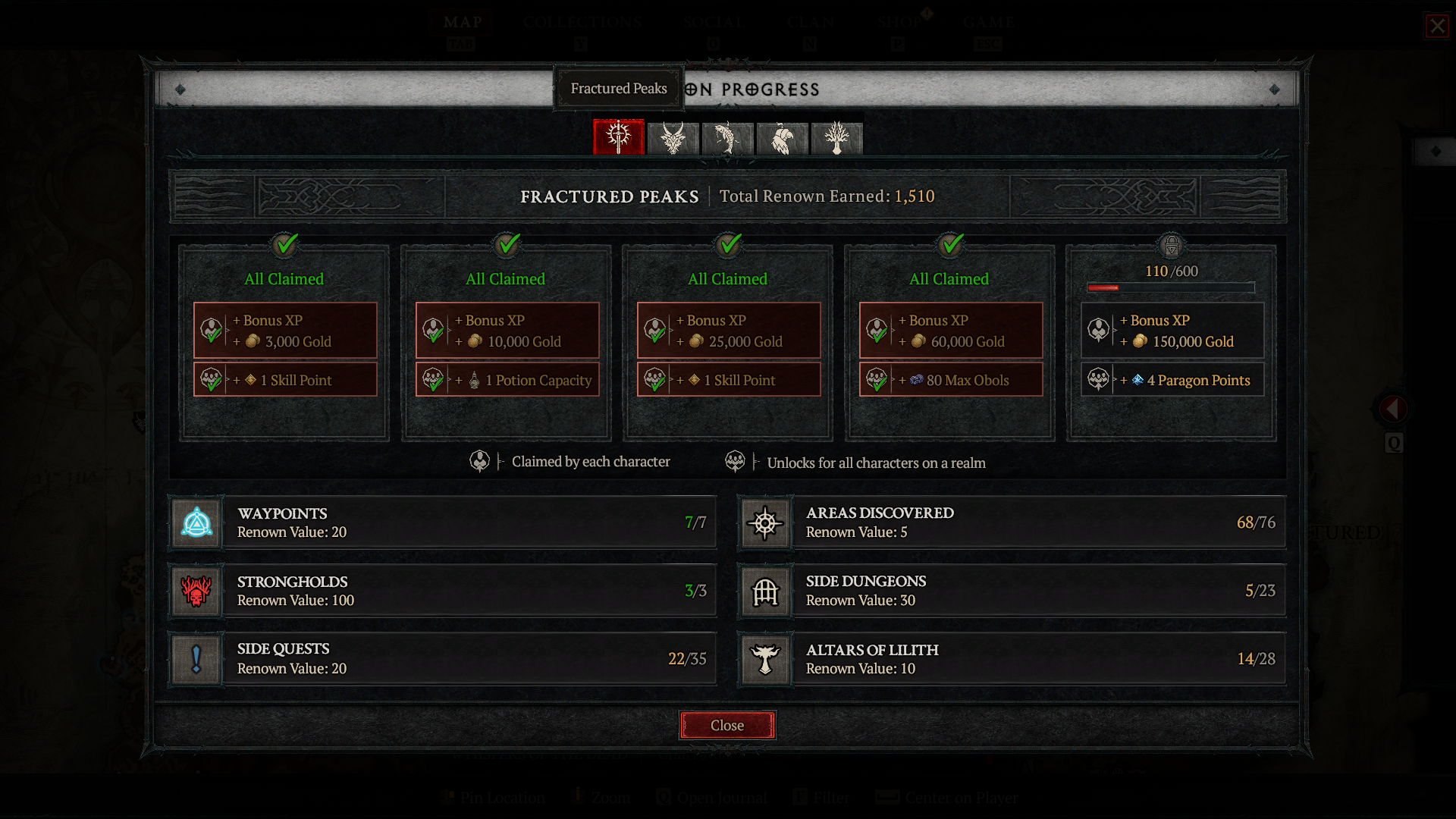Close the region progress panel
This screenshot has width=1456, height=819.
tap(726, 726)
